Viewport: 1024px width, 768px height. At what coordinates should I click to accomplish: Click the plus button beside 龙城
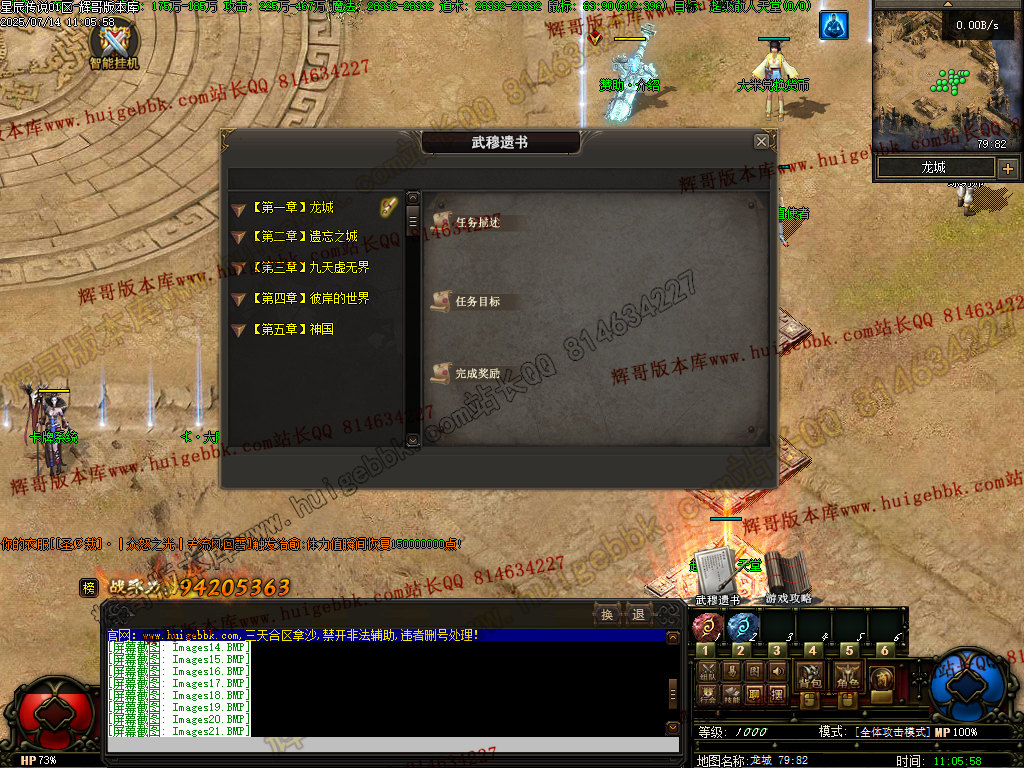coord(1007,168)
